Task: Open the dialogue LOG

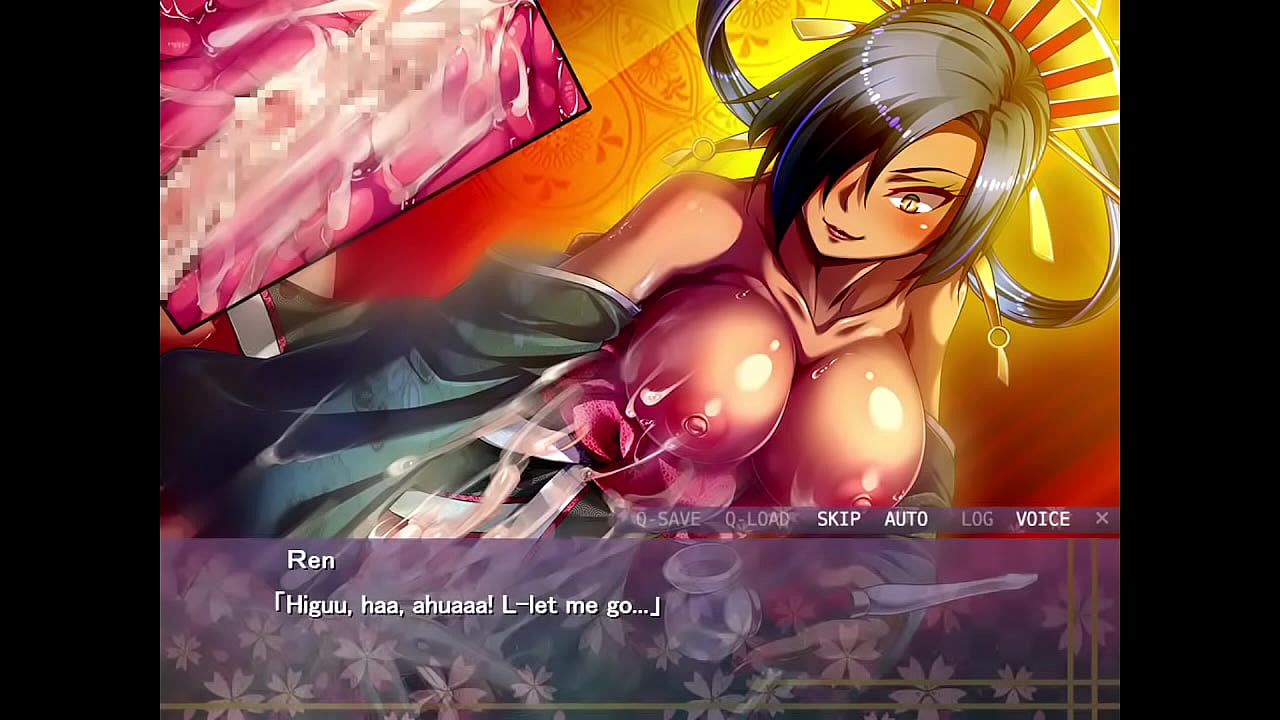Action: 977,519
